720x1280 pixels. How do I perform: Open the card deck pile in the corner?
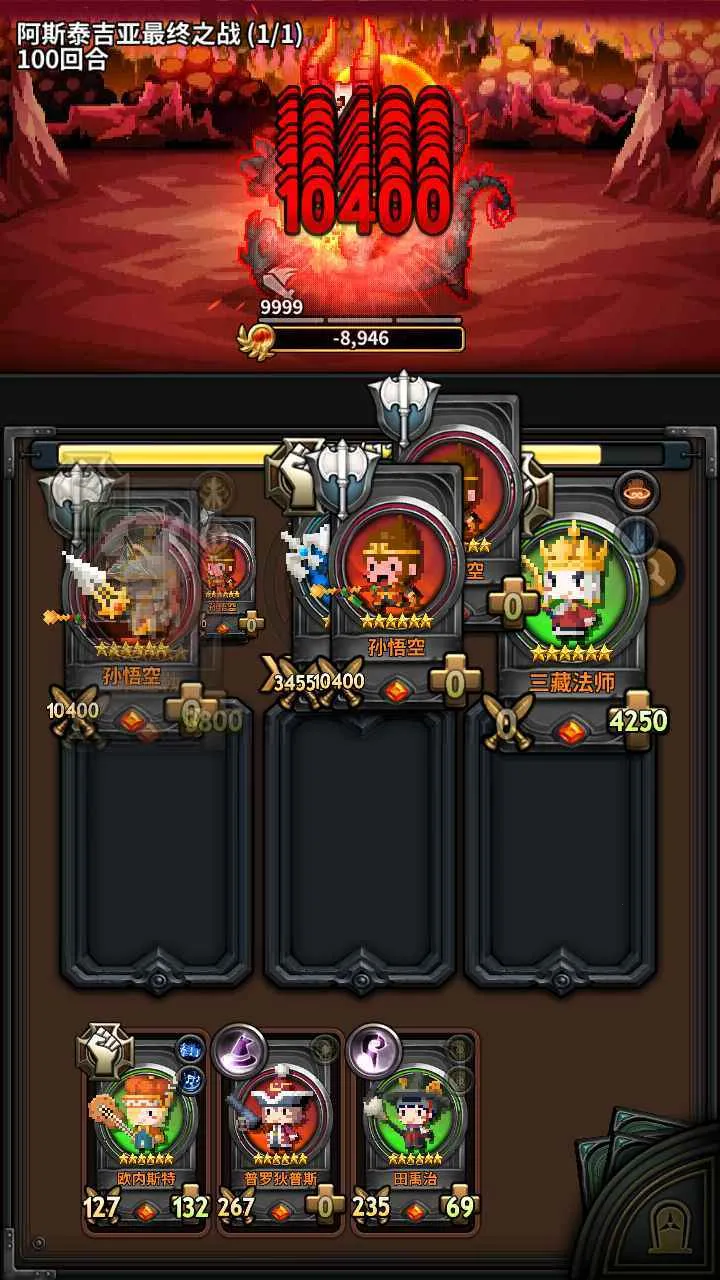click(x=660, y=1200)
